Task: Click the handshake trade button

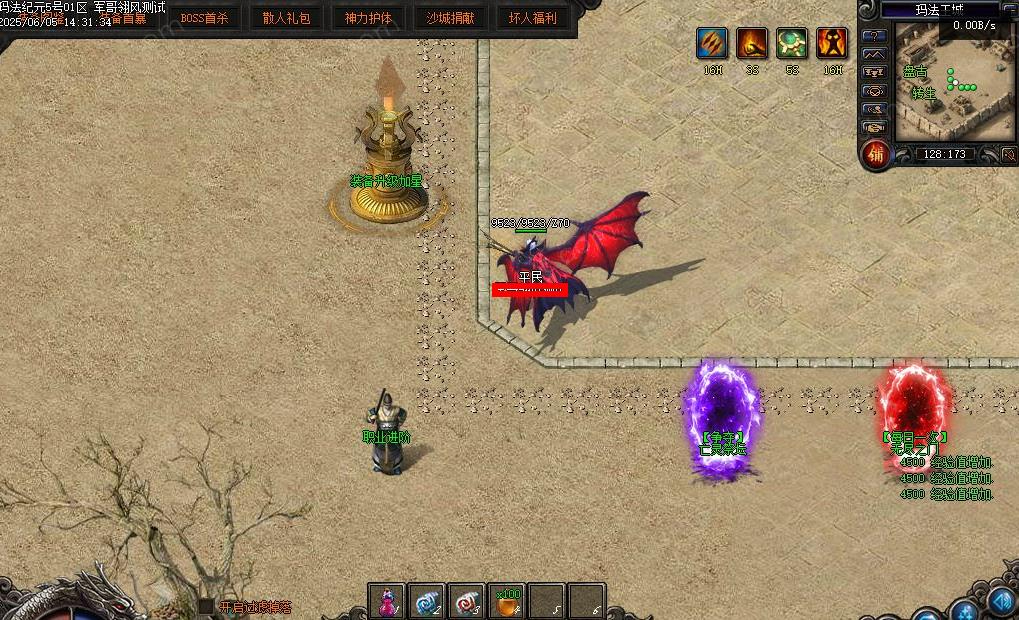Action: pos(875,127)
